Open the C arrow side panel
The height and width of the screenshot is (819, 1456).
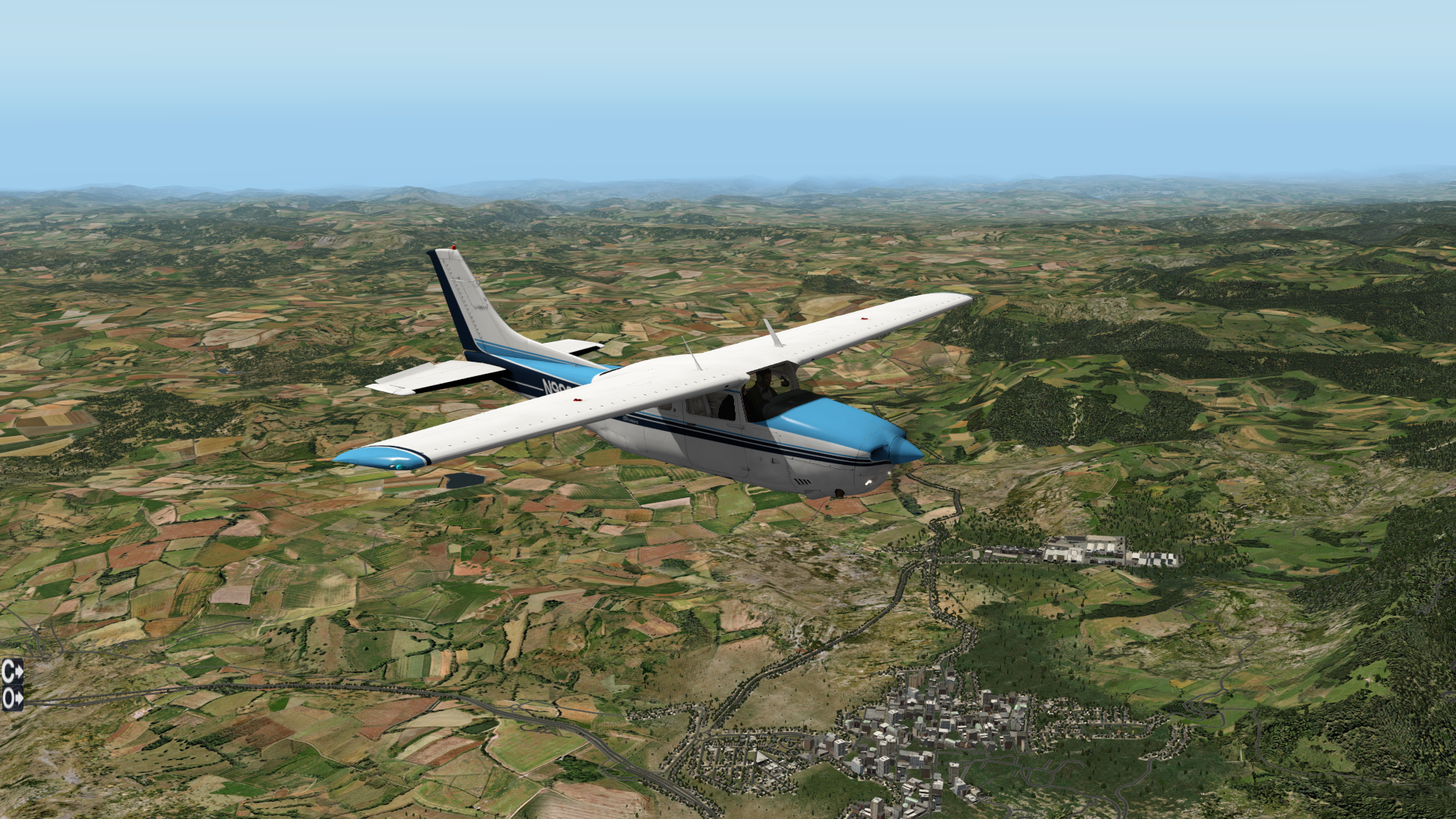[x=12, y=671]
